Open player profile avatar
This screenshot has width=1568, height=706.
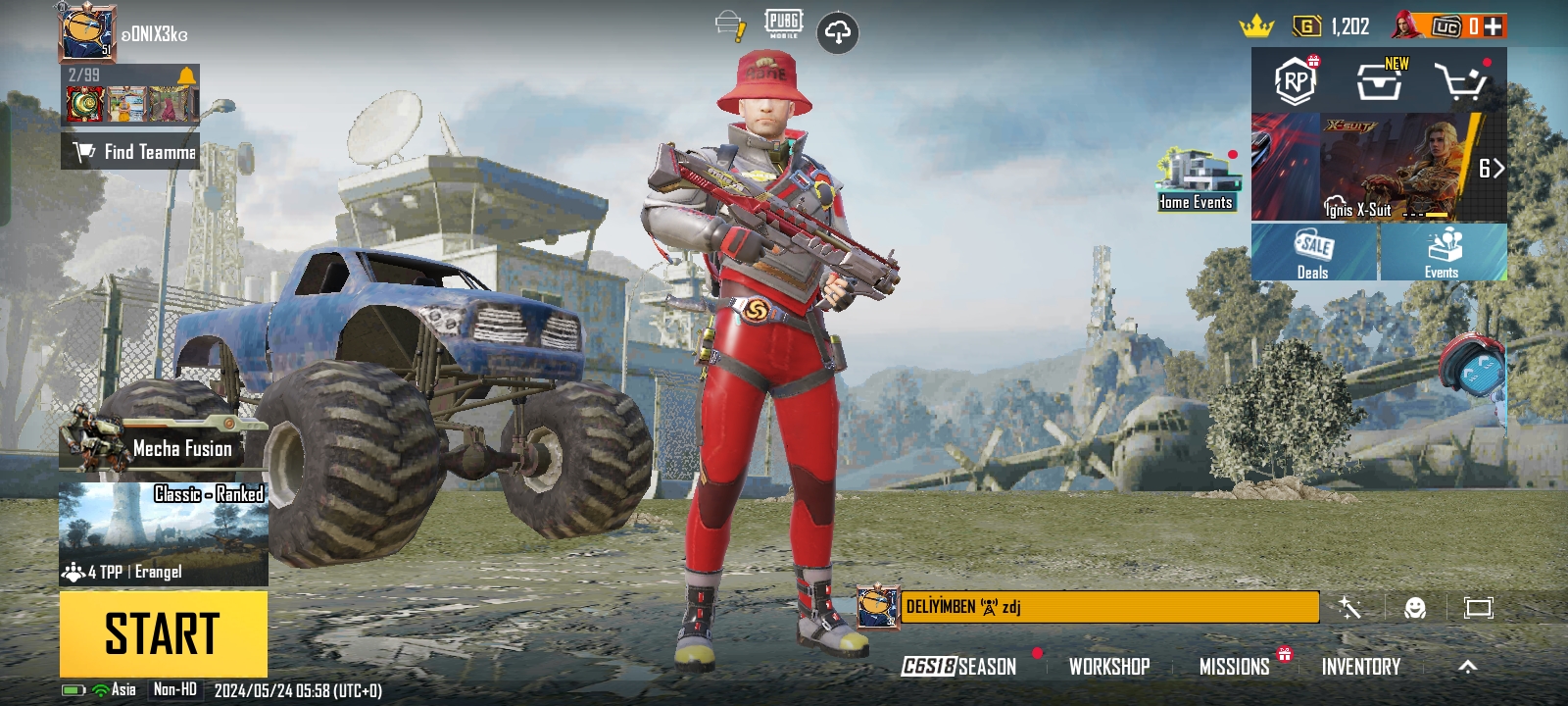pyautogui.click(x=87, y=33)
